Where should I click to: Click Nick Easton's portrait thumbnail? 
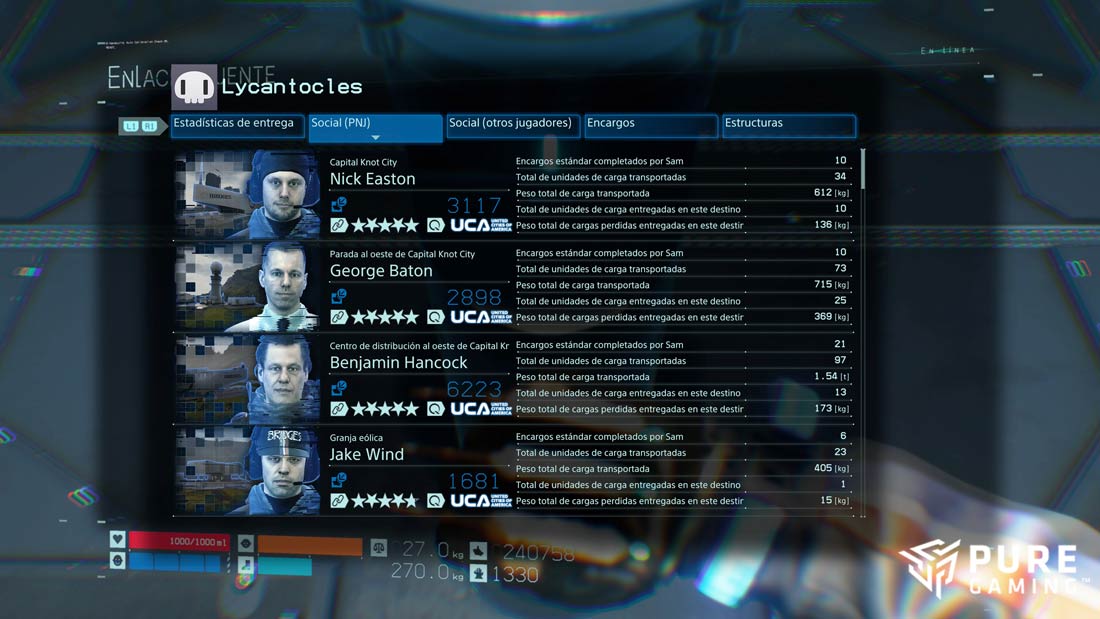[247, 194]
